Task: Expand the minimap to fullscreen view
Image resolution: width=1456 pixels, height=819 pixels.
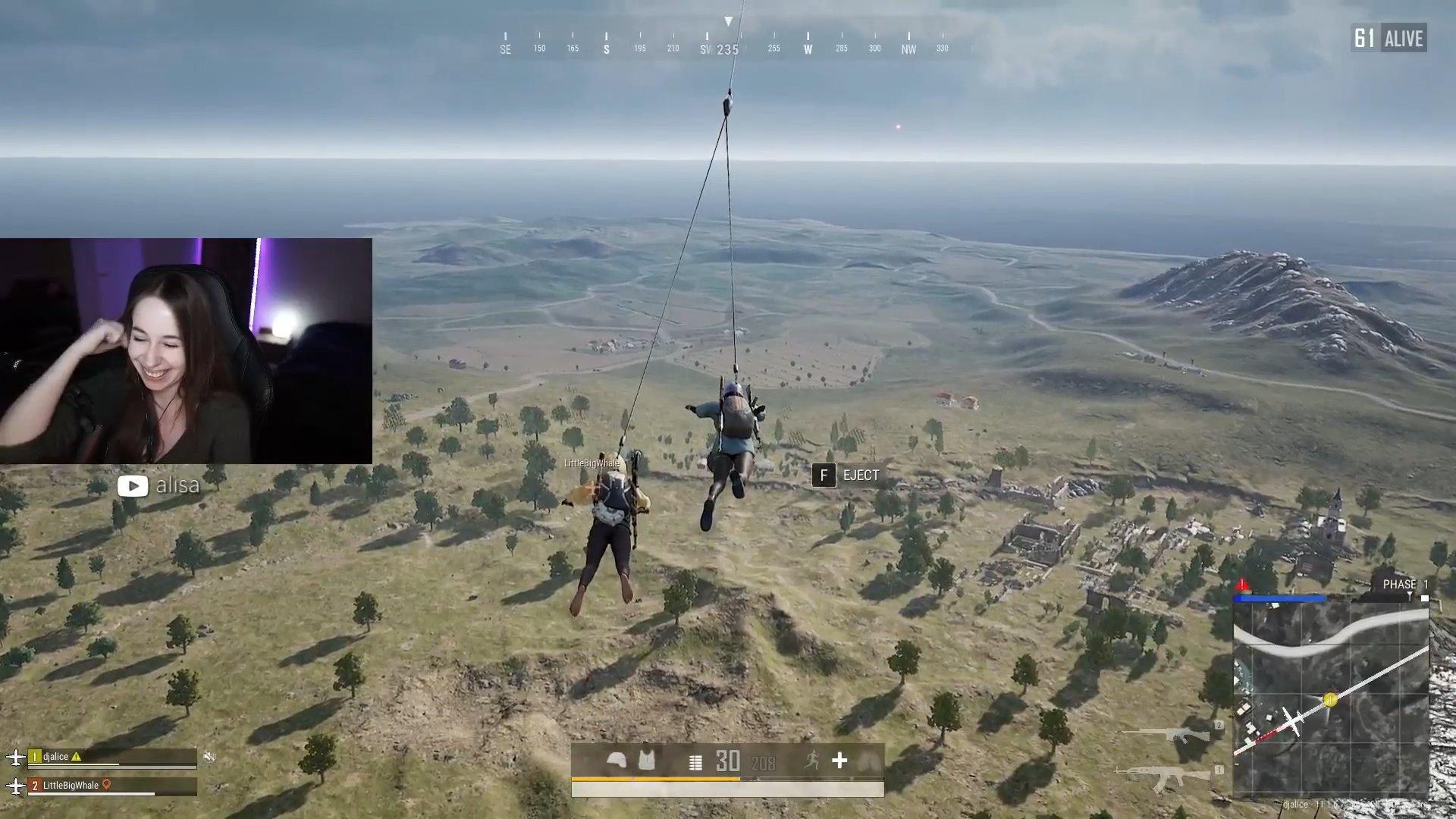Action: (1335, 698)
